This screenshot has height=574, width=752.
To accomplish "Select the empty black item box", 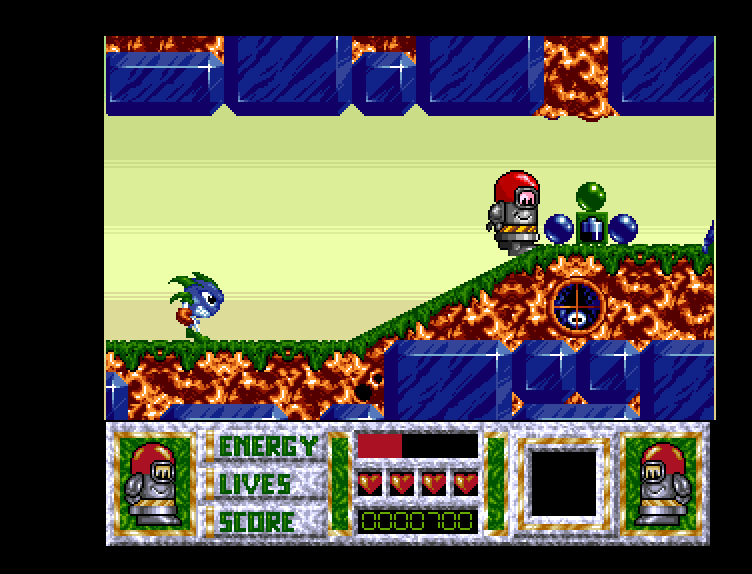I will (563, 483).
